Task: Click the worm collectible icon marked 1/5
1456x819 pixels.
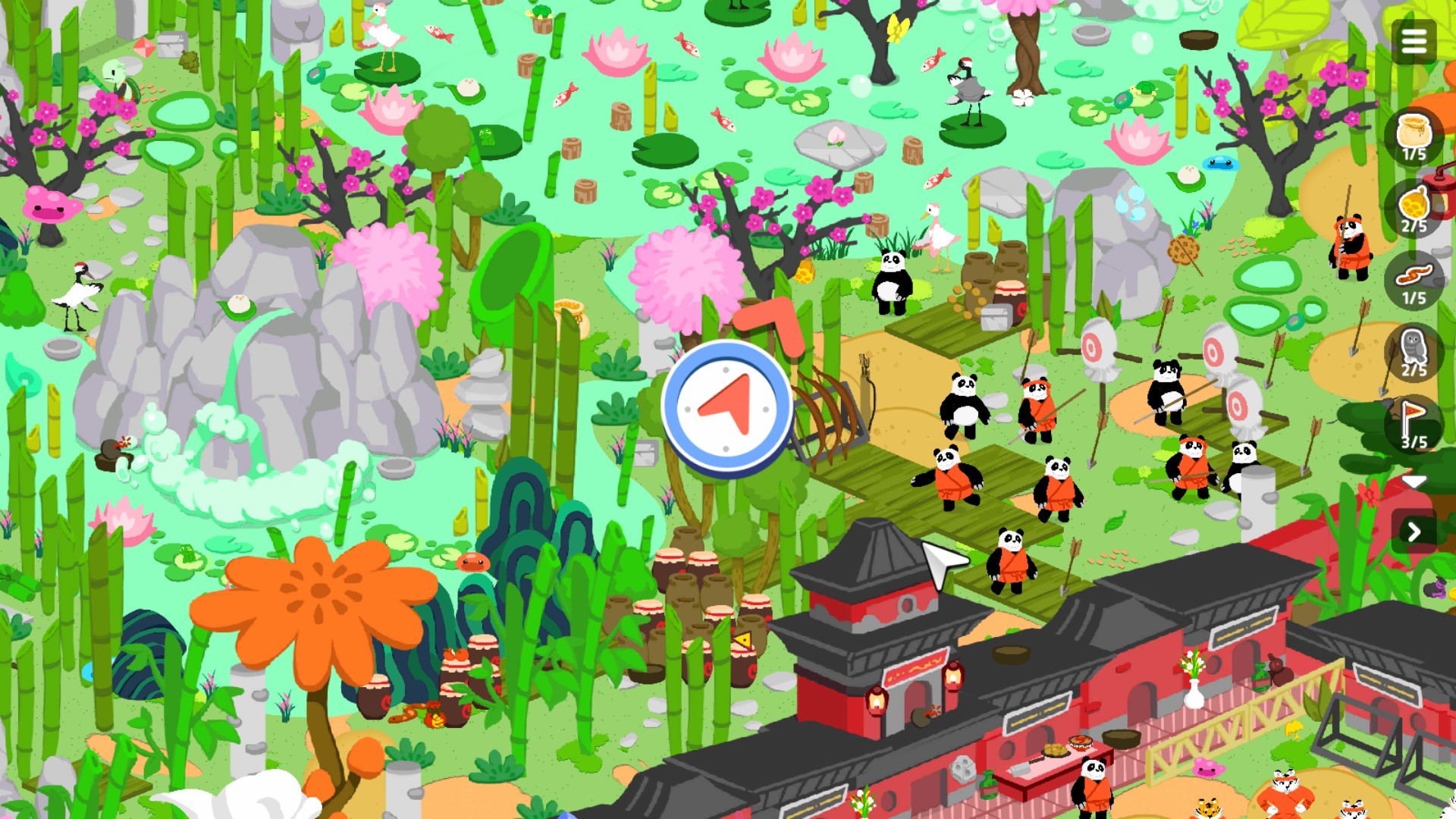Action: 1415,273
